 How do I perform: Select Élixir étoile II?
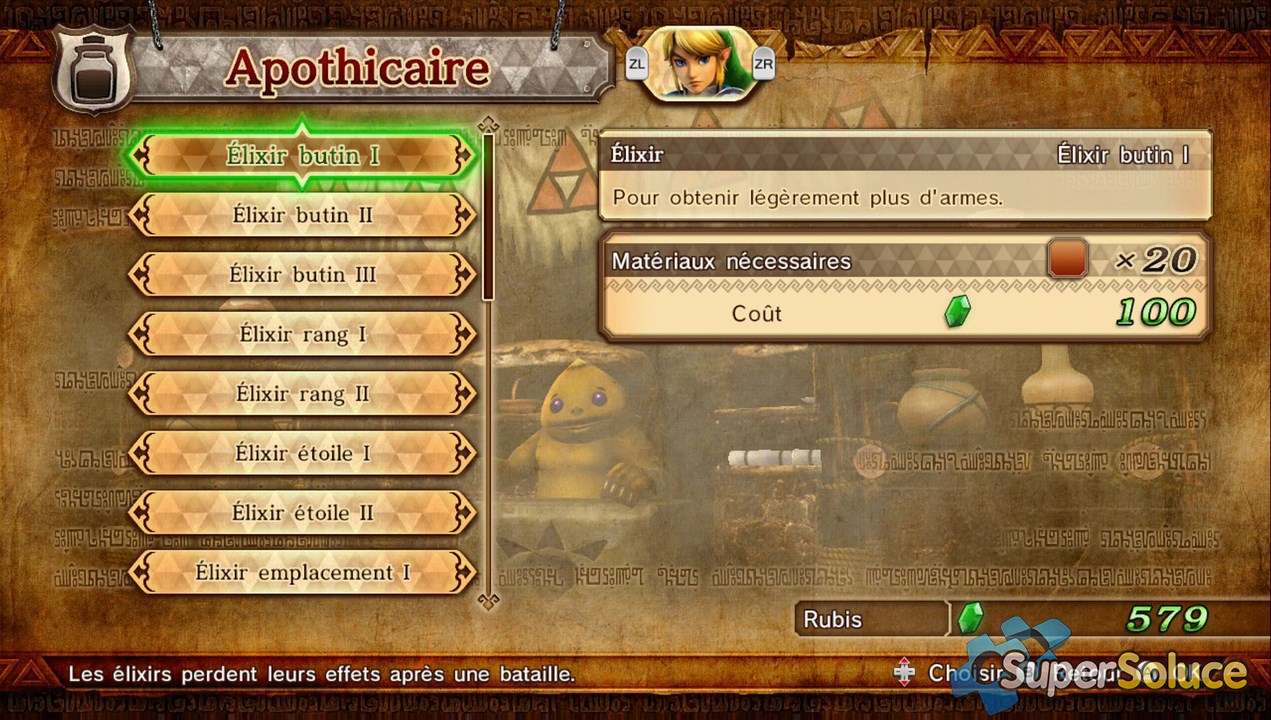point(303,513)
